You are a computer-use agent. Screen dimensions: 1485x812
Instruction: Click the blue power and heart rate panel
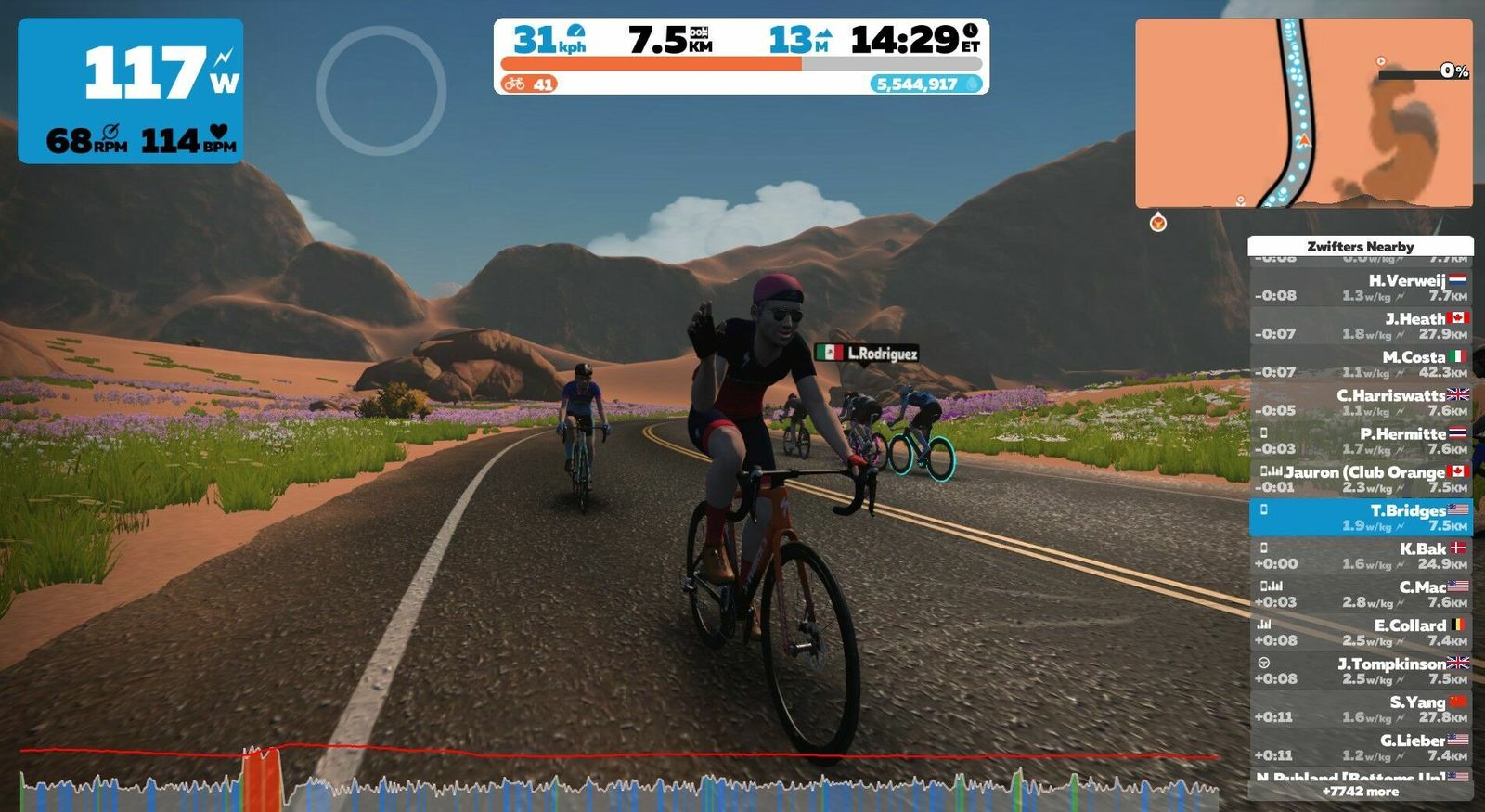point(130,91)
